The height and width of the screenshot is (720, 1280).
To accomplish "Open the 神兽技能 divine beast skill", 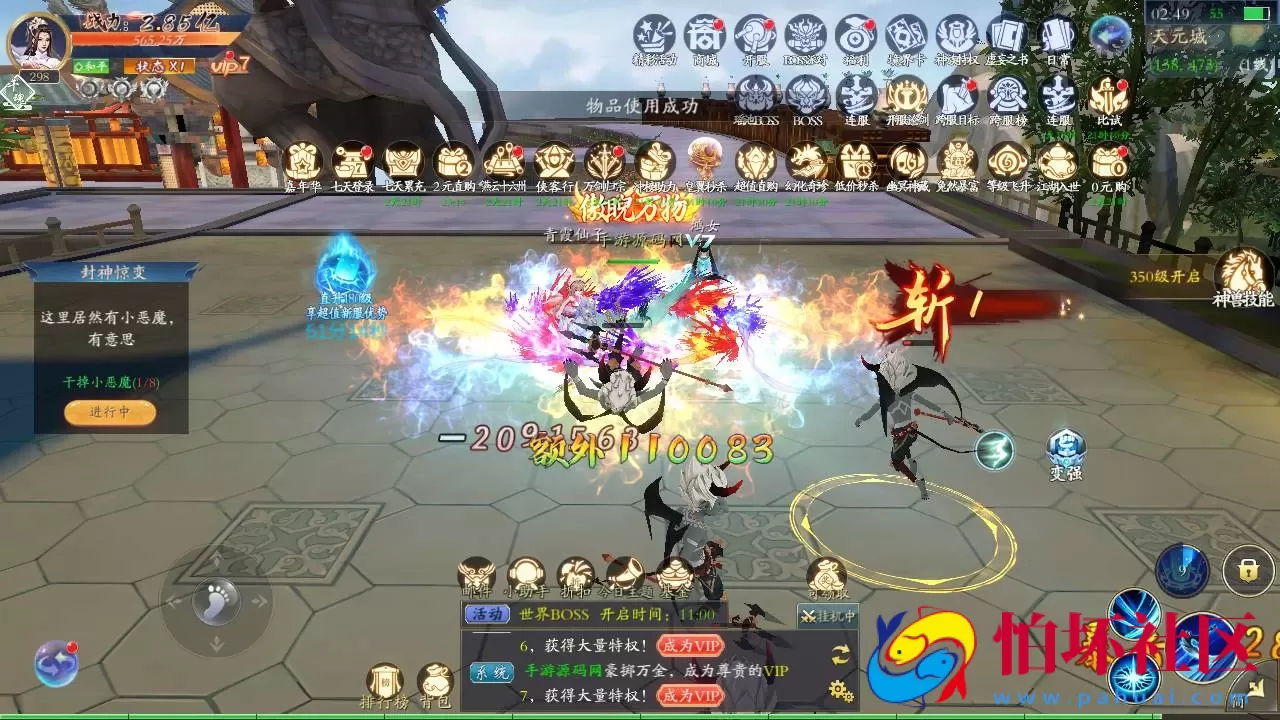I will click(x=1243, y=273).
